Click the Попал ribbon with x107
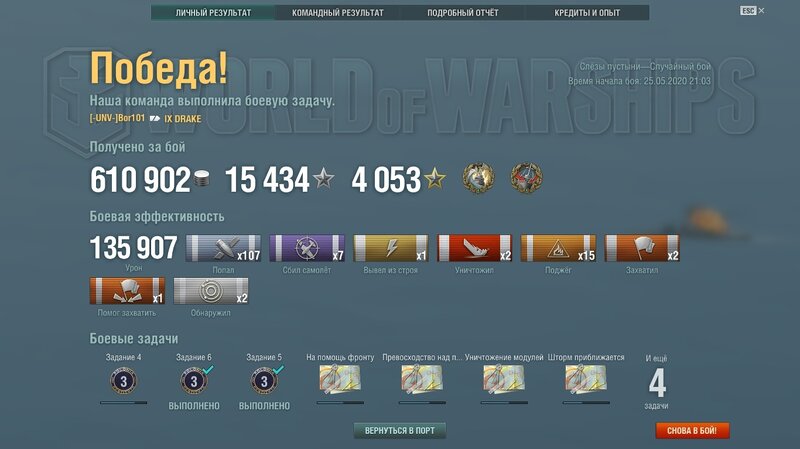 tap(223, 249)
